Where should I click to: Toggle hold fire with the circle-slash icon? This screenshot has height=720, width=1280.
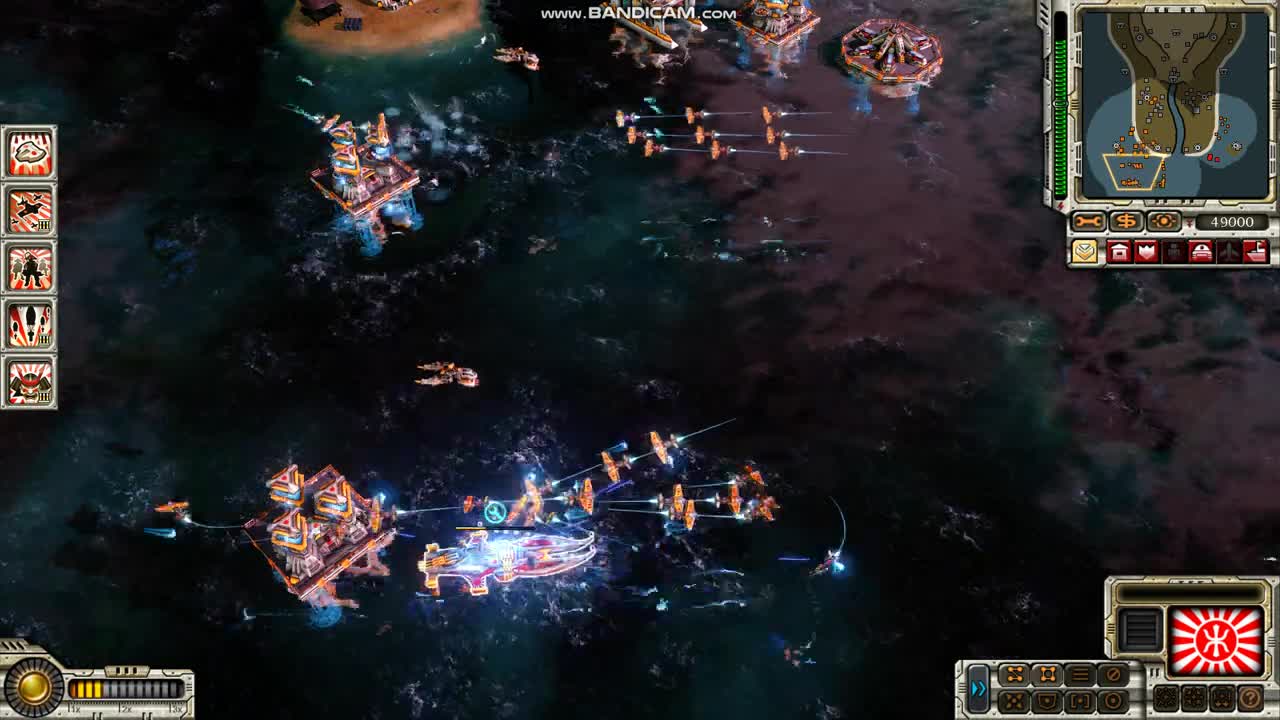tap(1112, 675)
